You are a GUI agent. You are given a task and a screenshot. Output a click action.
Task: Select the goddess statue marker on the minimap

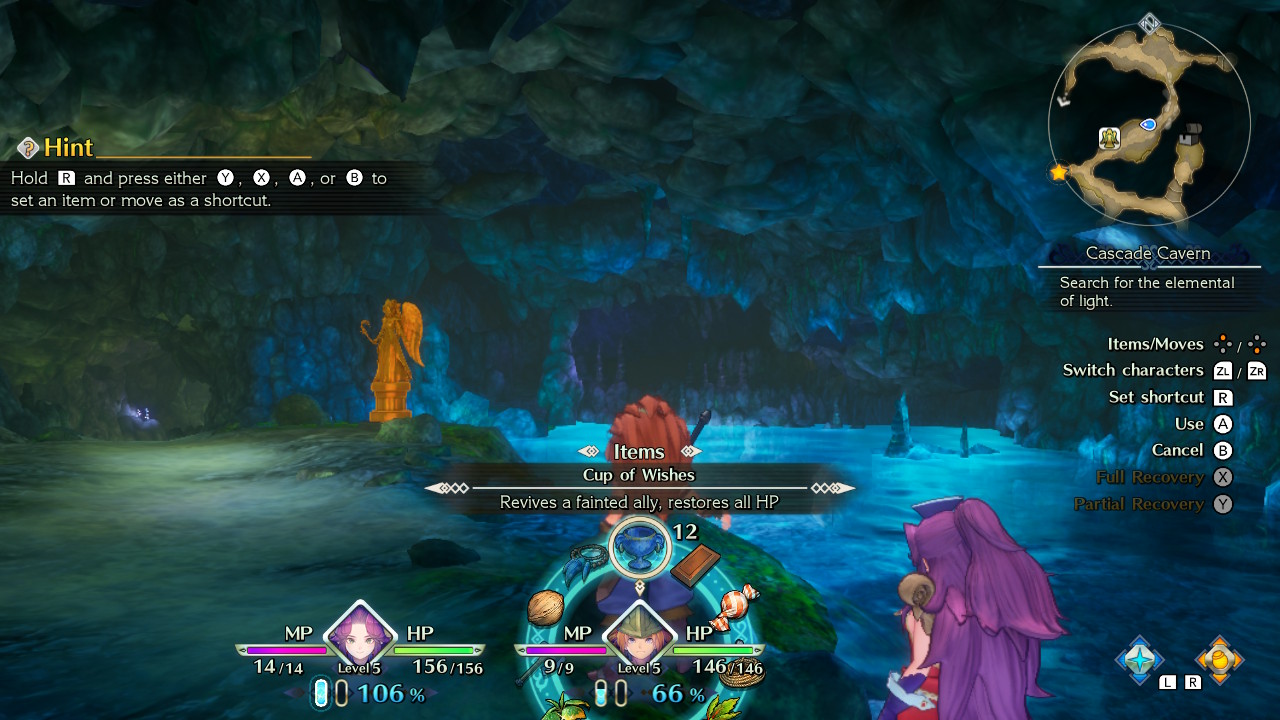click(1109, 138)
